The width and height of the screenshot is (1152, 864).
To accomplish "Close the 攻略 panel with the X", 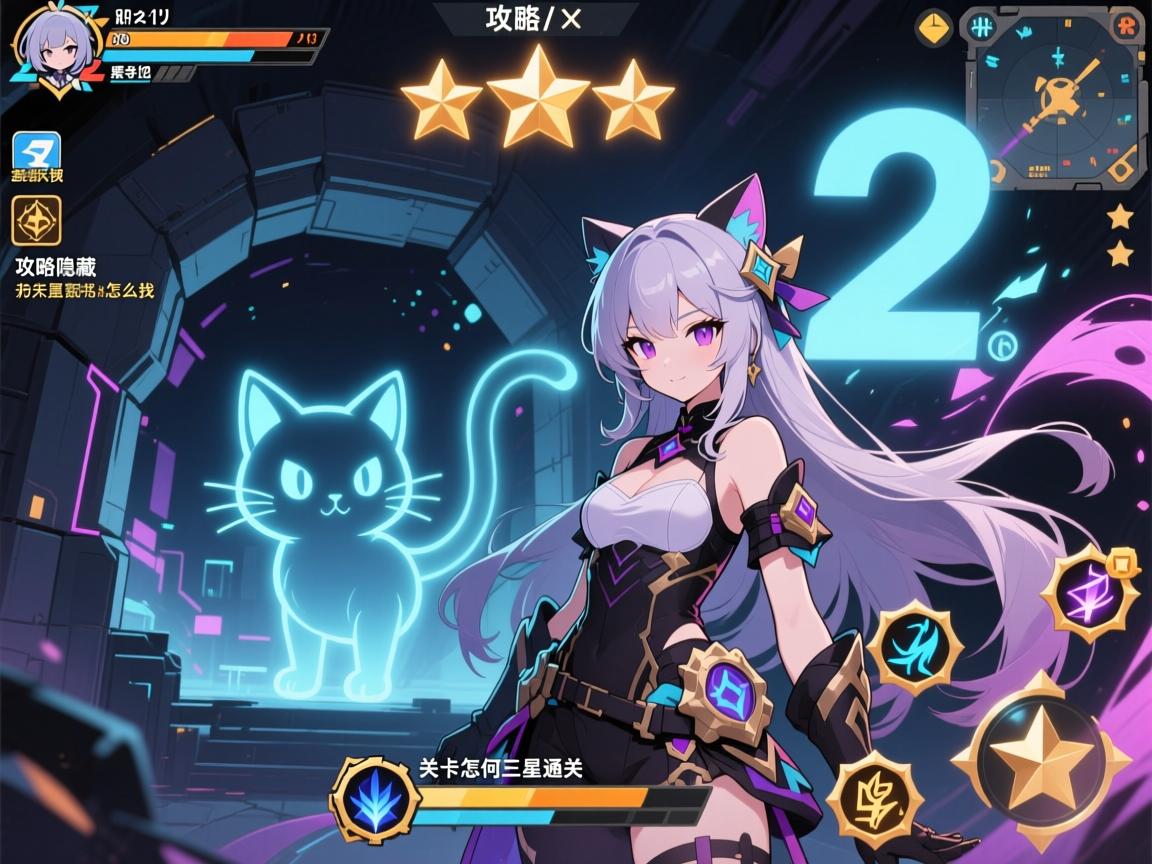I will click(571, 20).
